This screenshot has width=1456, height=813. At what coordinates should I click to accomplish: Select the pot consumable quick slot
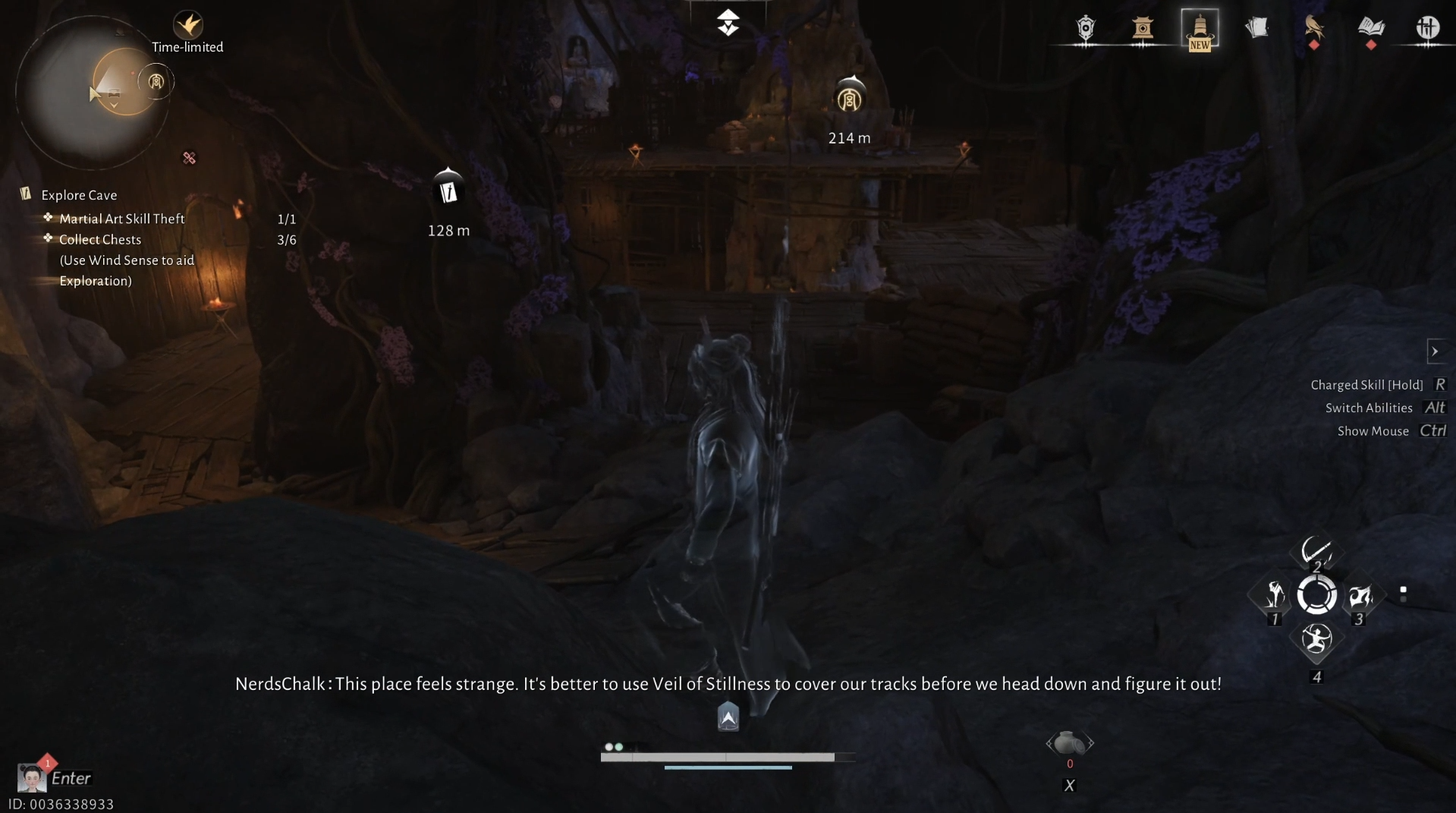tap(1069, 743)
